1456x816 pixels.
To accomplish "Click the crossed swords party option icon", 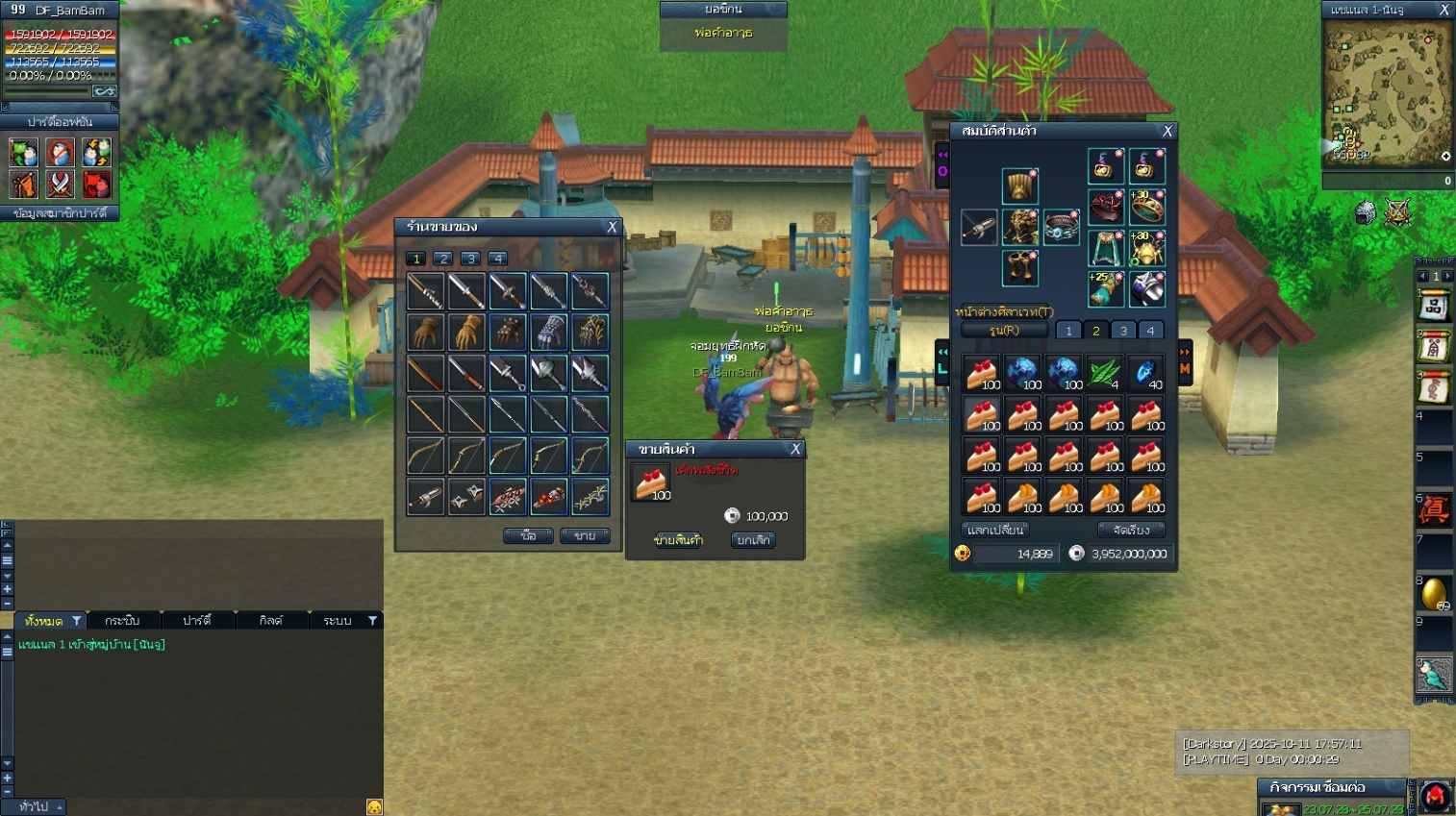I will [60, 183].
